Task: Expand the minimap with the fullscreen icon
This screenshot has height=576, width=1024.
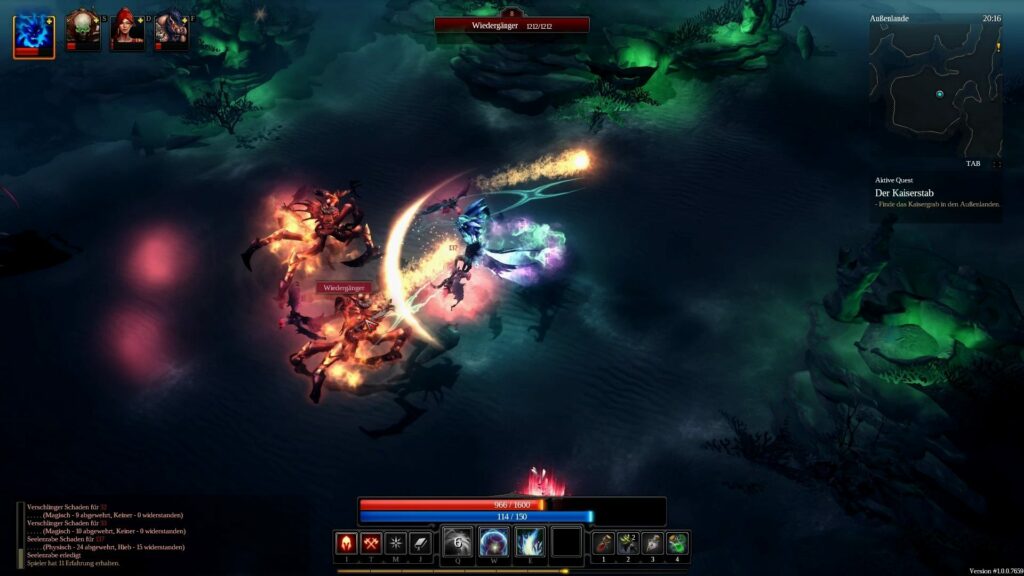Action: (995, 162)
